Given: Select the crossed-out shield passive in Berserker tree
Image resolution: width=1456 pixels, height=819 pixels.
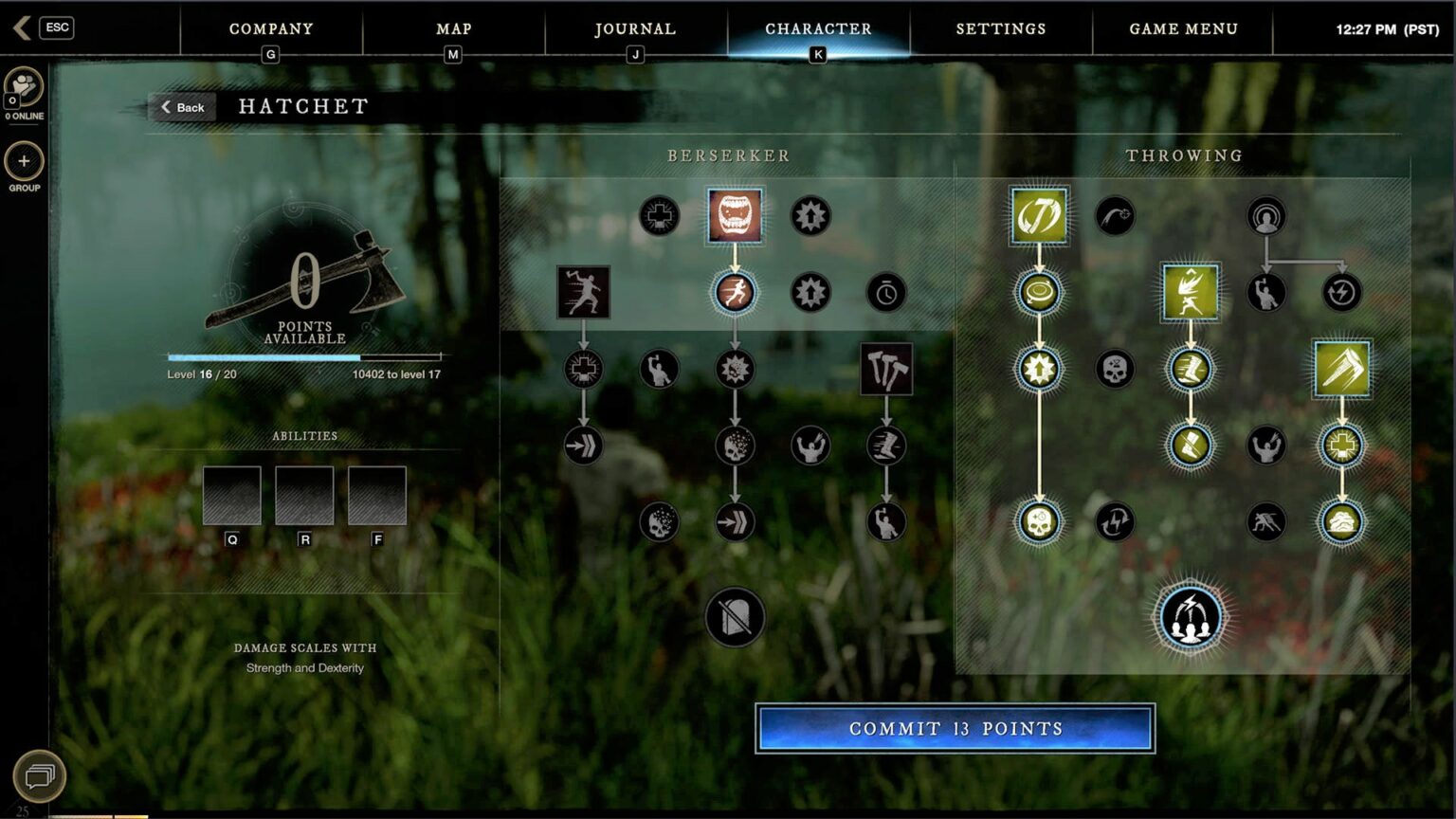Looking at the screenshot, I should click(x=735, y=616).
